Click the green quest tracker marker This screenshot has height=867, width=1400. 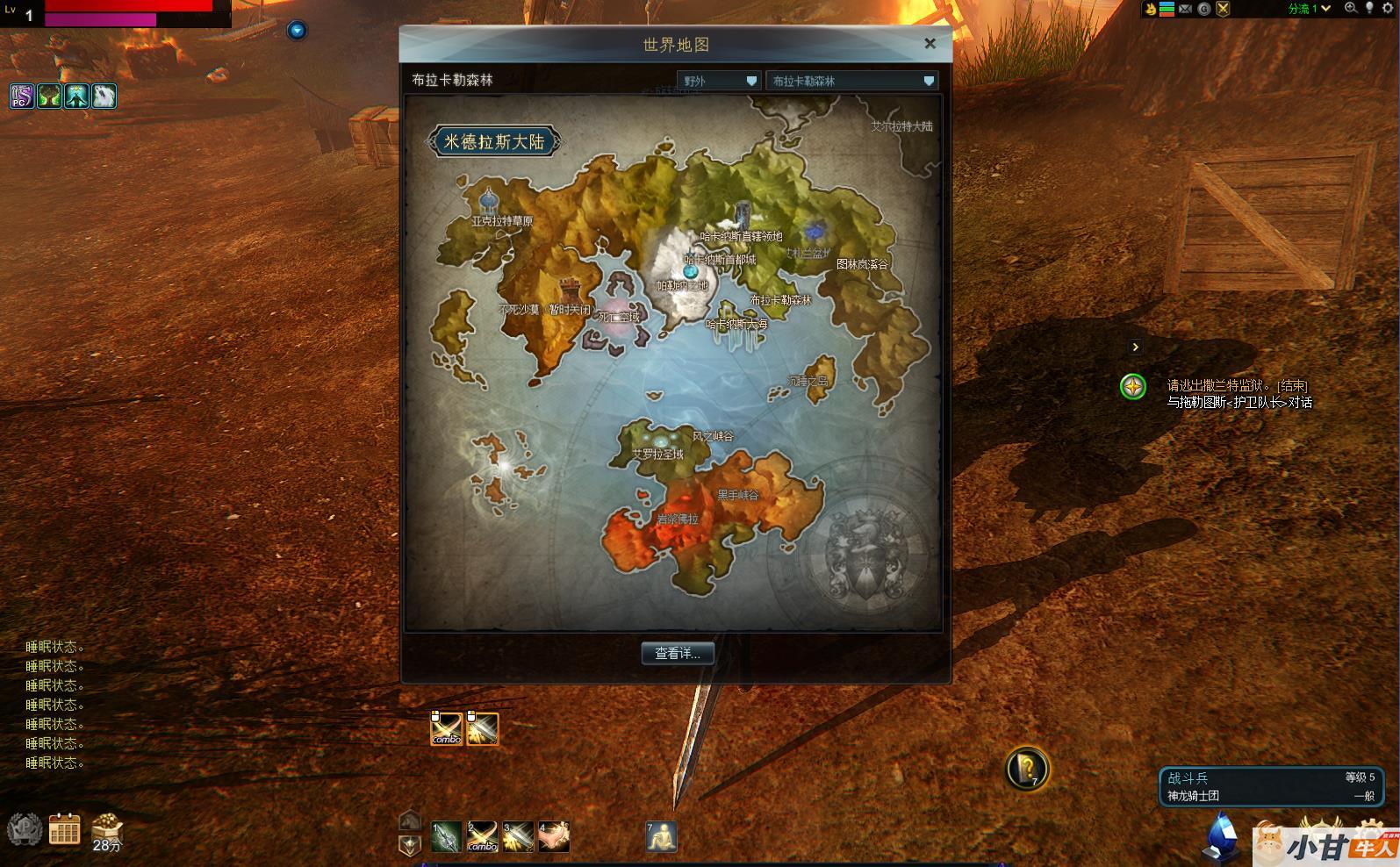(x=1133, y=386)
